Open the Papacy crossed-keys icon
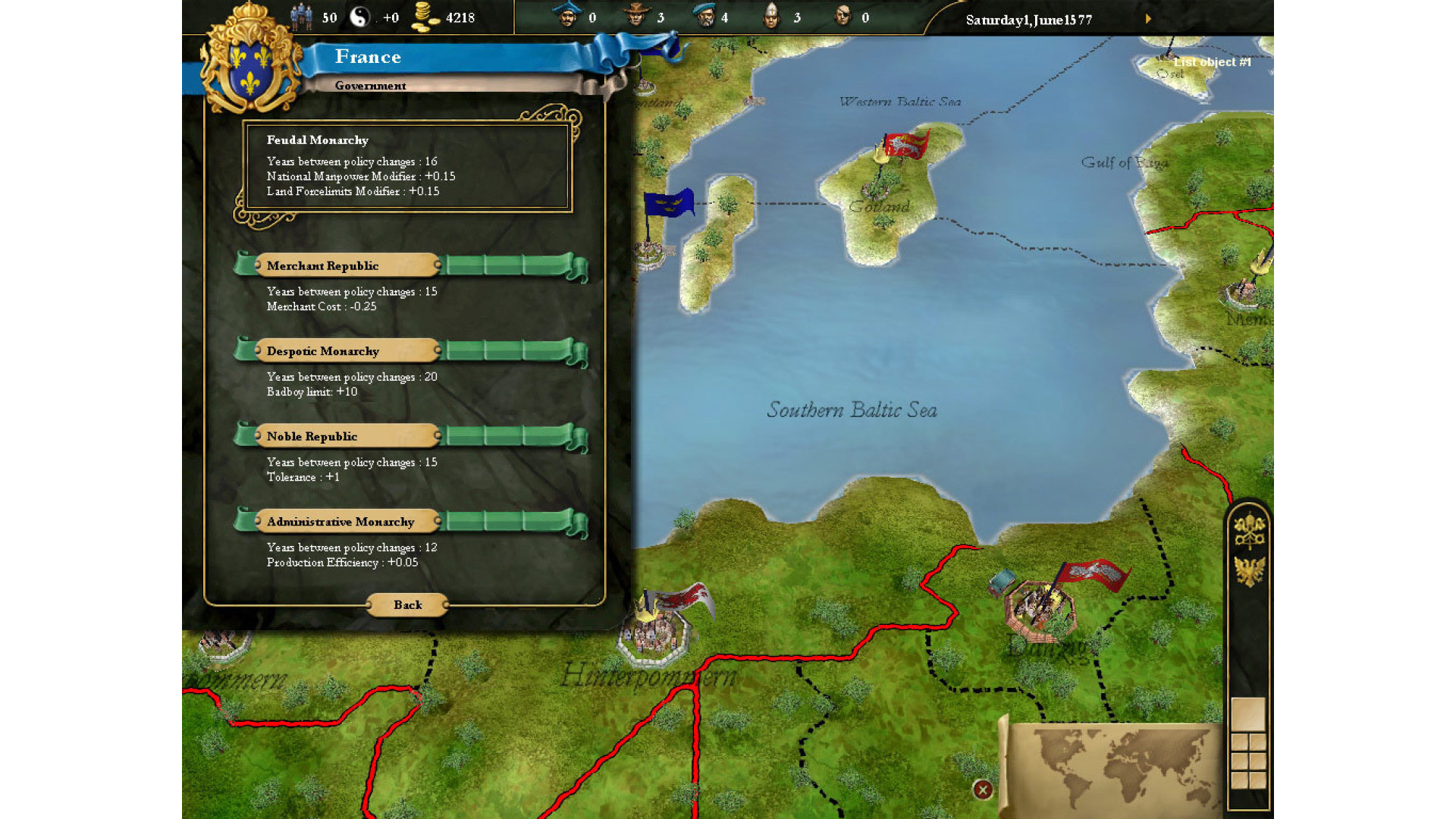Screen dimensions: 1456x819 (x=1249, y=530)
